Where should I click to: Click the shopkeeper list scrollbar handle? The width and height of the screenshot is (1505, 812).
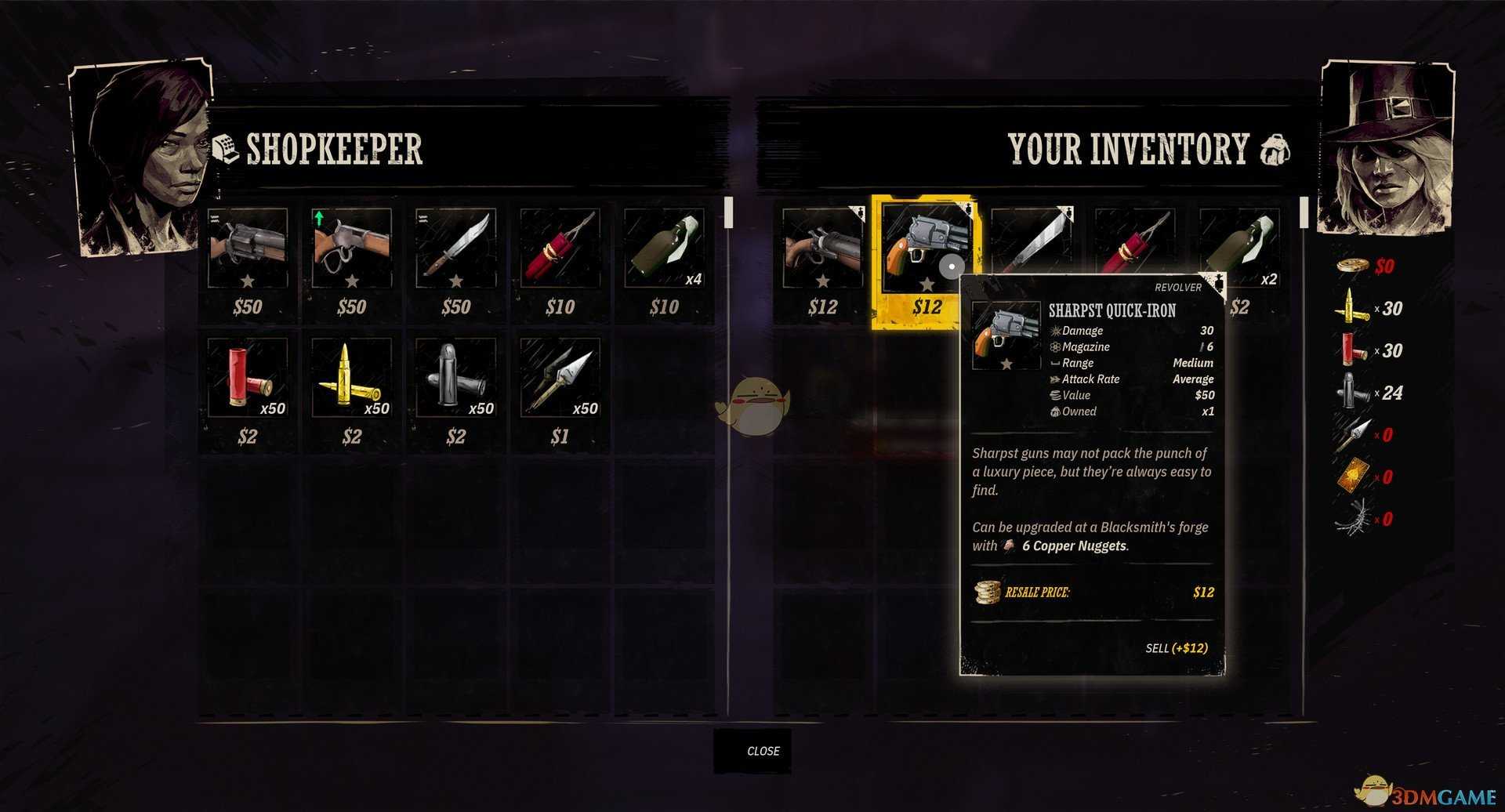pyautogui.click(x=728, y=212)
